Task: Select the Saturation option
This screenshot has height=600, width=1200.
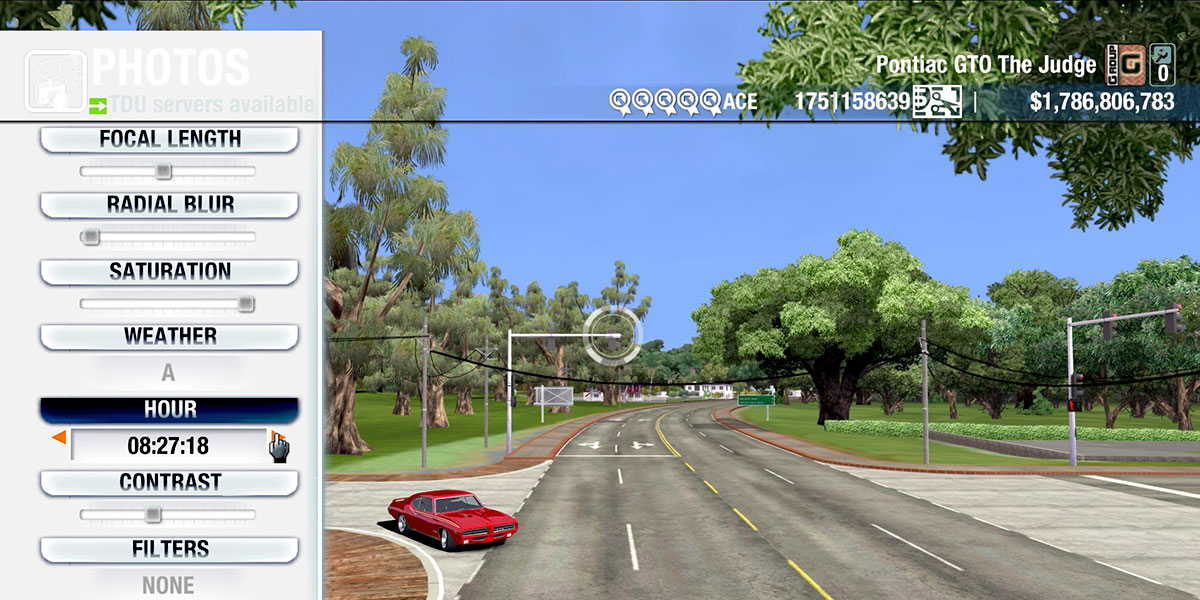Action: point(169,271)
